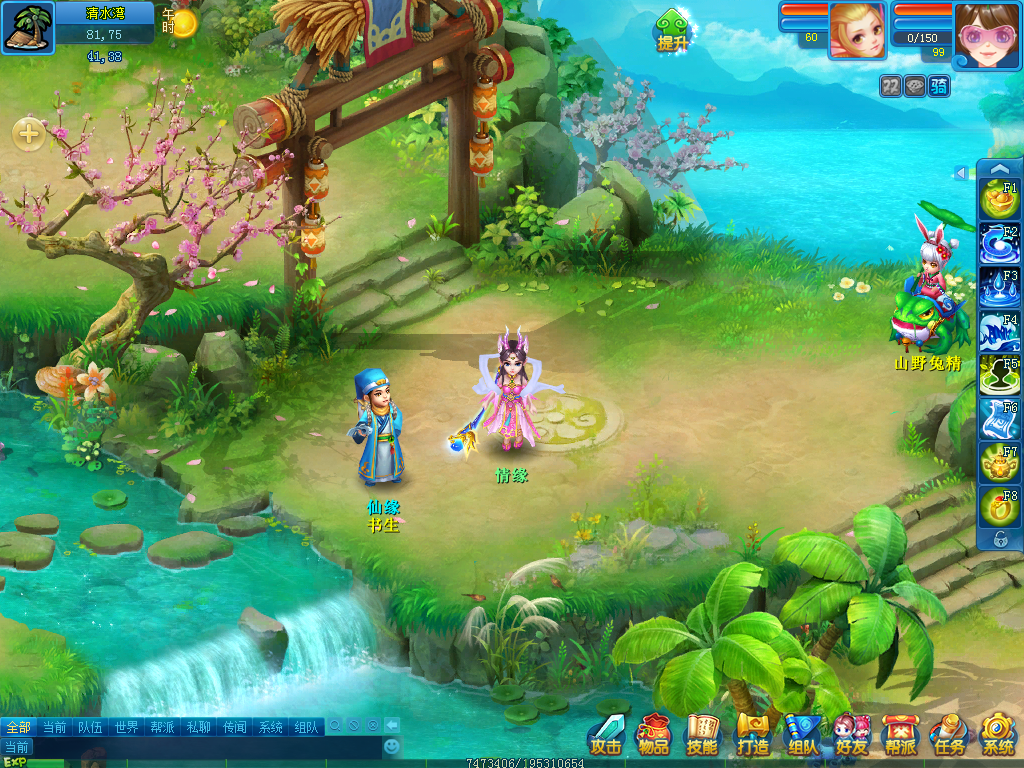Select the 私聊 private chat tab
1024x768 pixels.
coord(198,727)
